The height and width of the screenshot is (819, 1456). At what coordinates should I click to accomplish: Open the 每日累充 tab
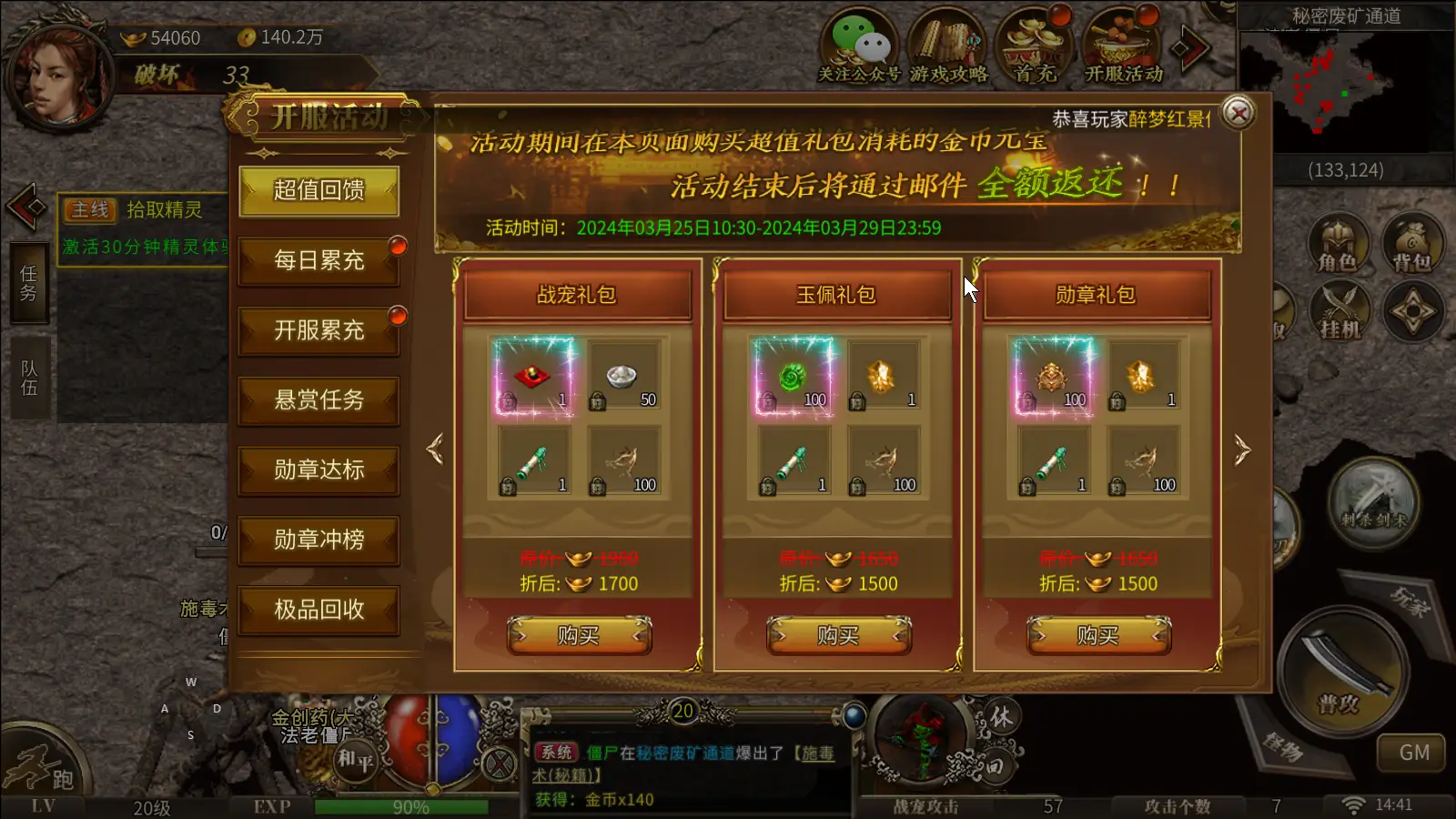(318, 260)
